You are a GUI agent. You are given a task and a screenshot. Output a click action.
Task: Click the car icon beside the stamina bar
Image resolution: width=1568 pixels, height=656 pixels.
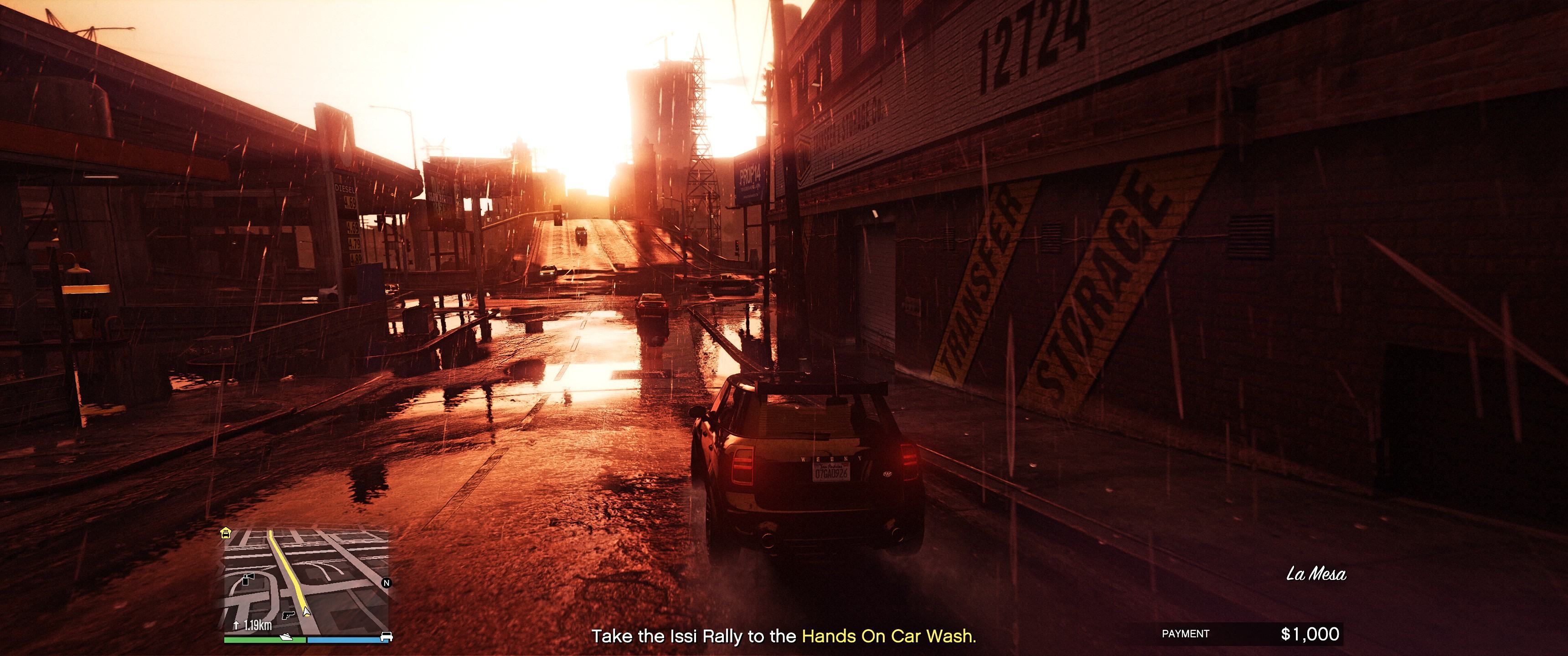point(386,636)
